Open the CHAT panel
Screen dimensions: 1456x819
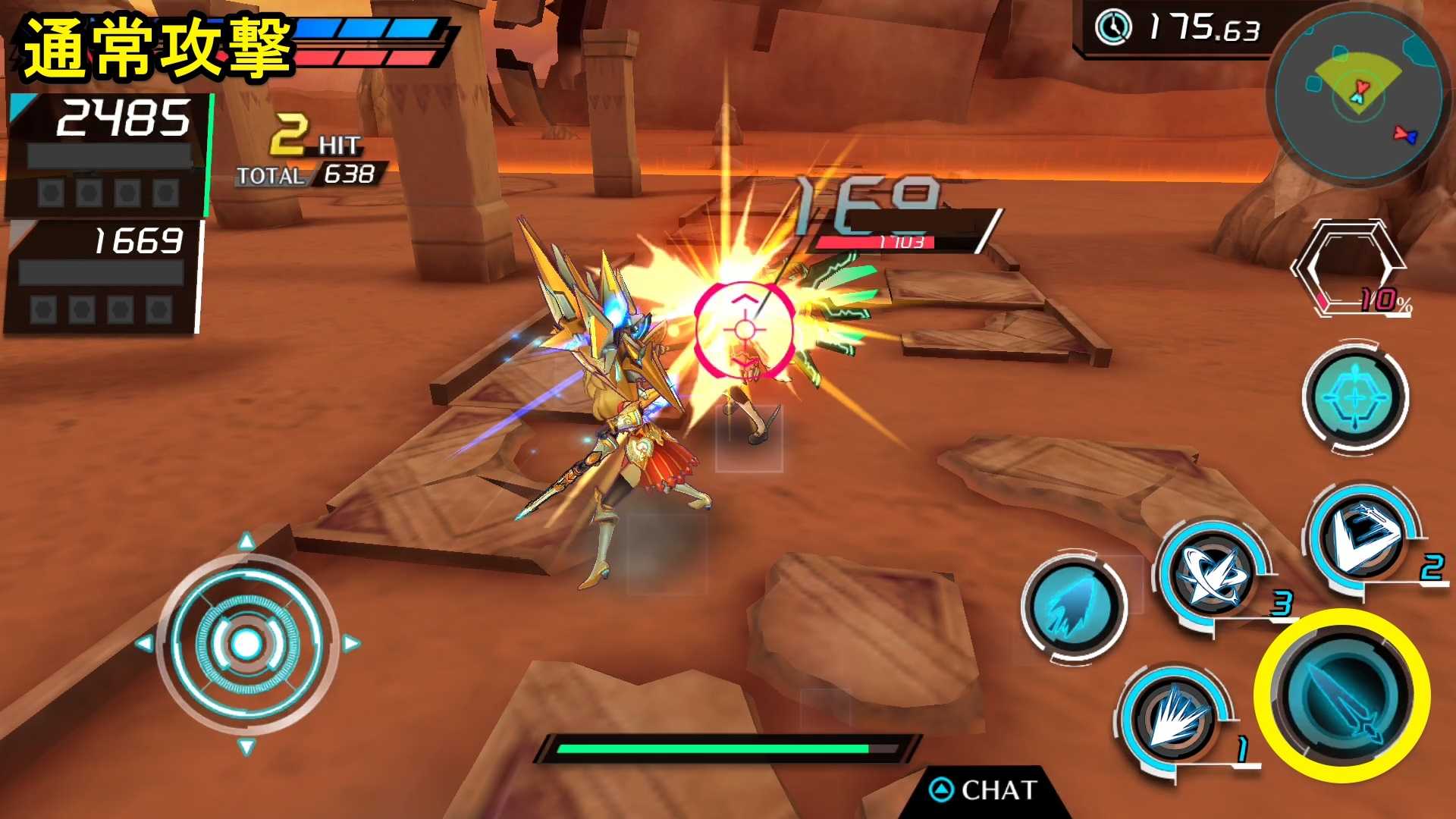click(x=984, y=790)
